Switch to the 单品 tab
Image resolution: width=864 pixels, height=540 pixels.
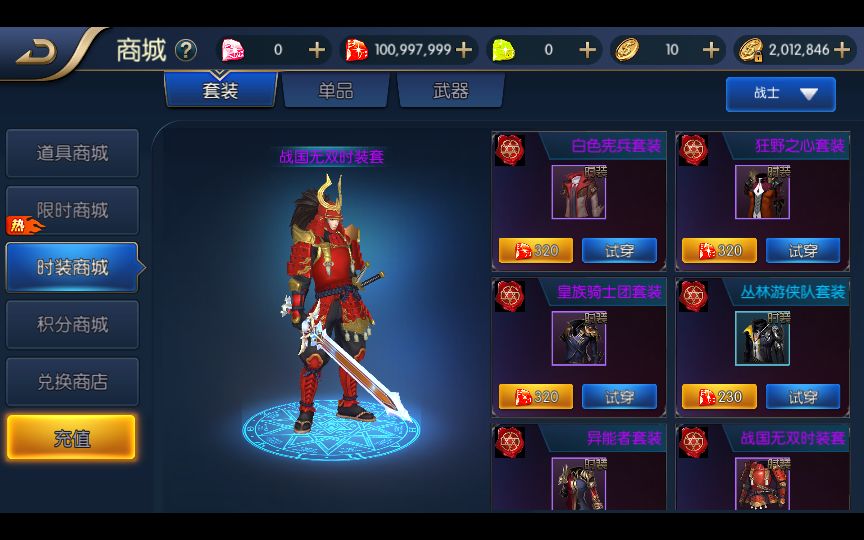pos(336,91)
